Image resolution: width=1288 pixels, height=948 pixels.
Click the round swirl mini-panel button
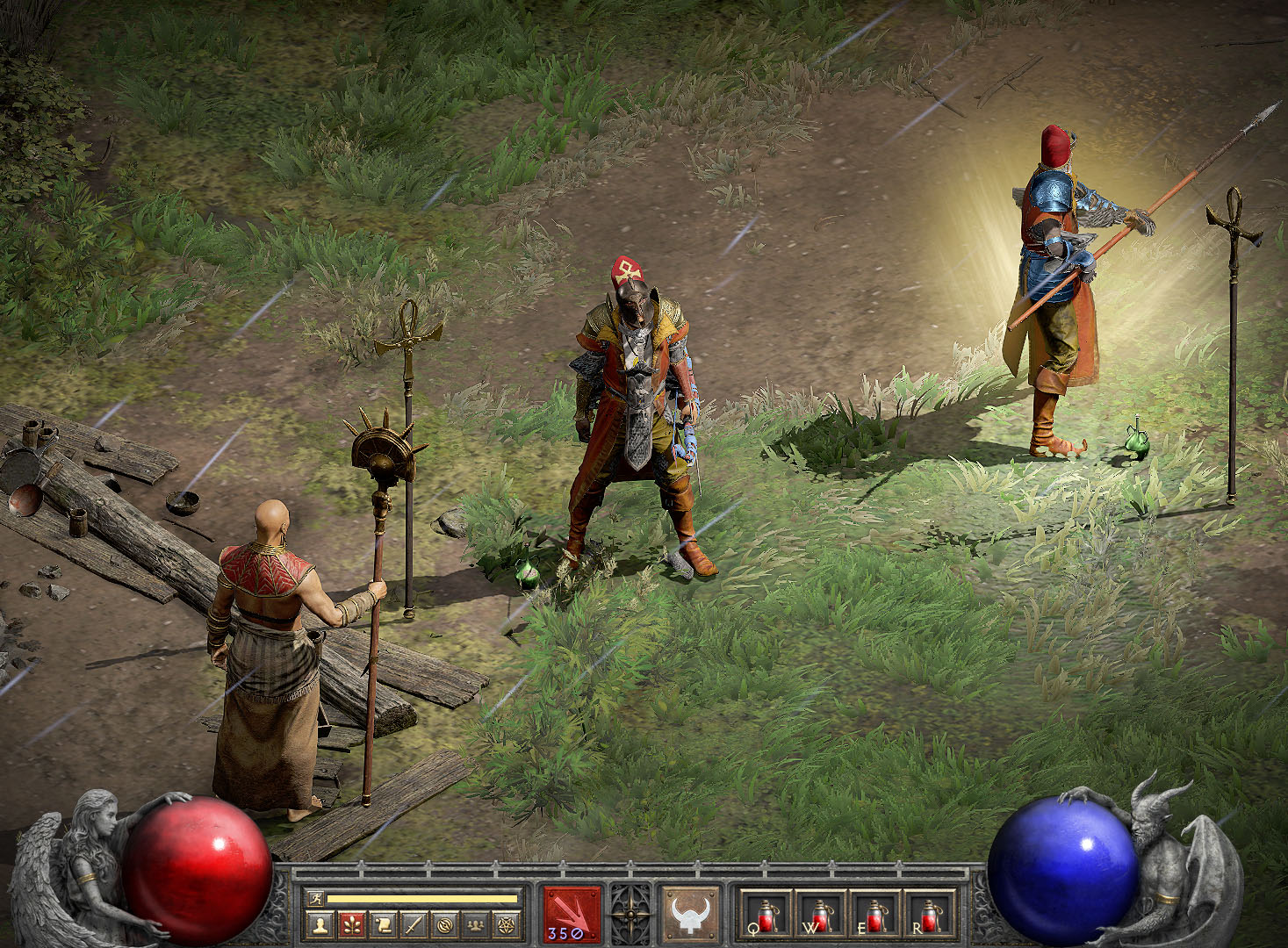point(446,924)
